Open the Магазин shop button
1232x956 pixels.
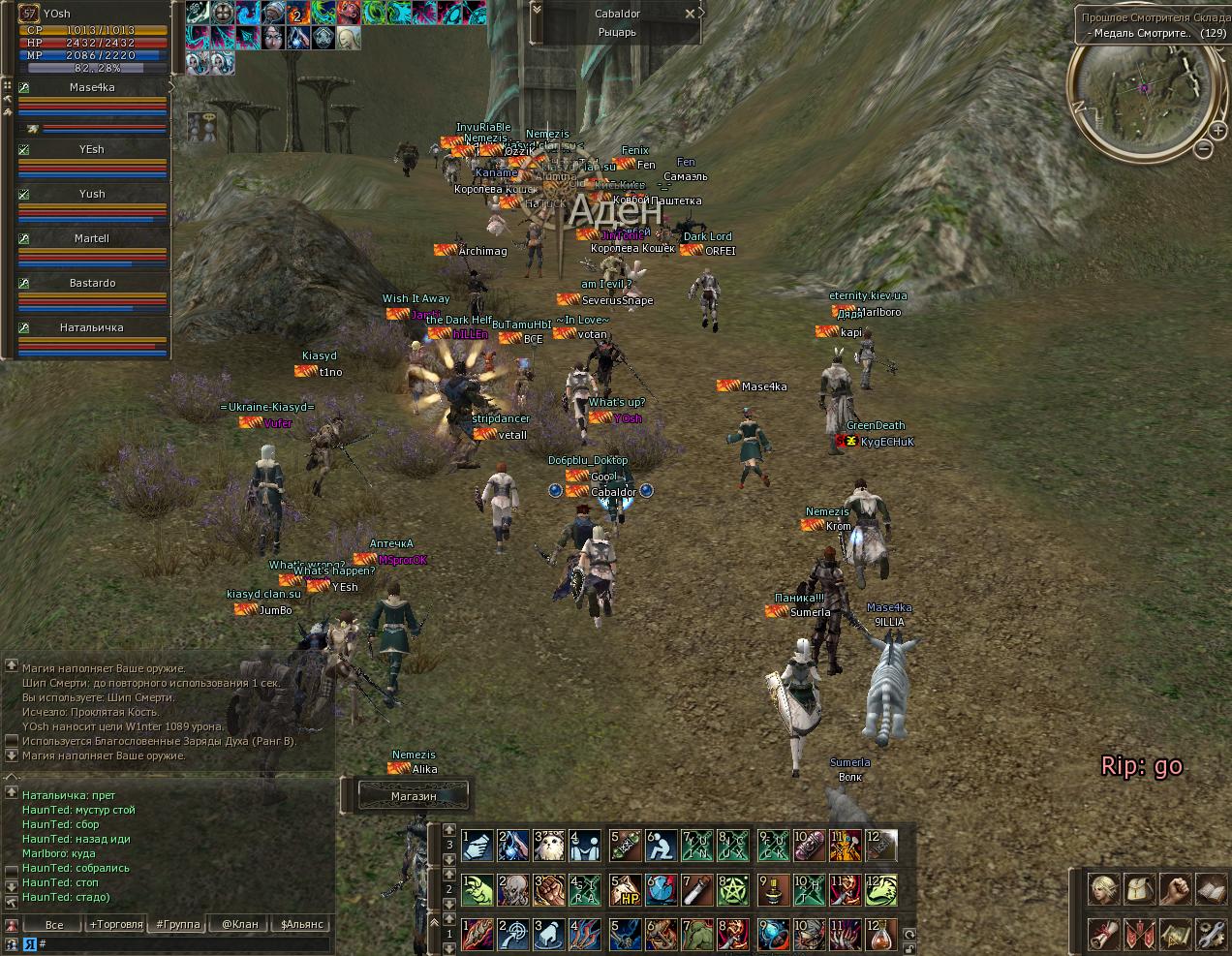tap(414, 796)
